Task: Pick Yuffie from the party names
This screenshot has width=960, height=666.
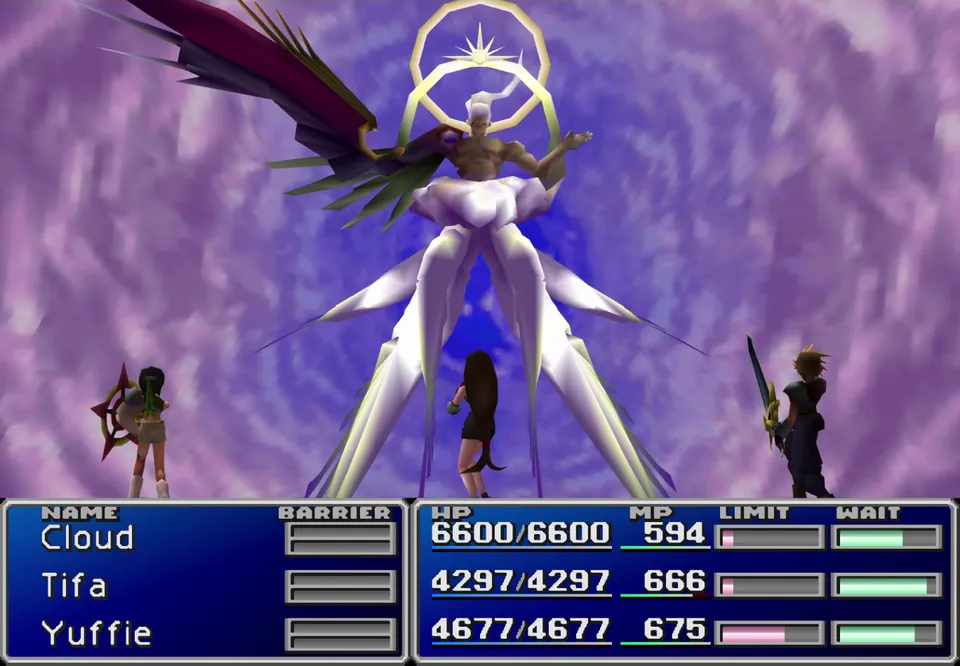Action: point(96,633)
